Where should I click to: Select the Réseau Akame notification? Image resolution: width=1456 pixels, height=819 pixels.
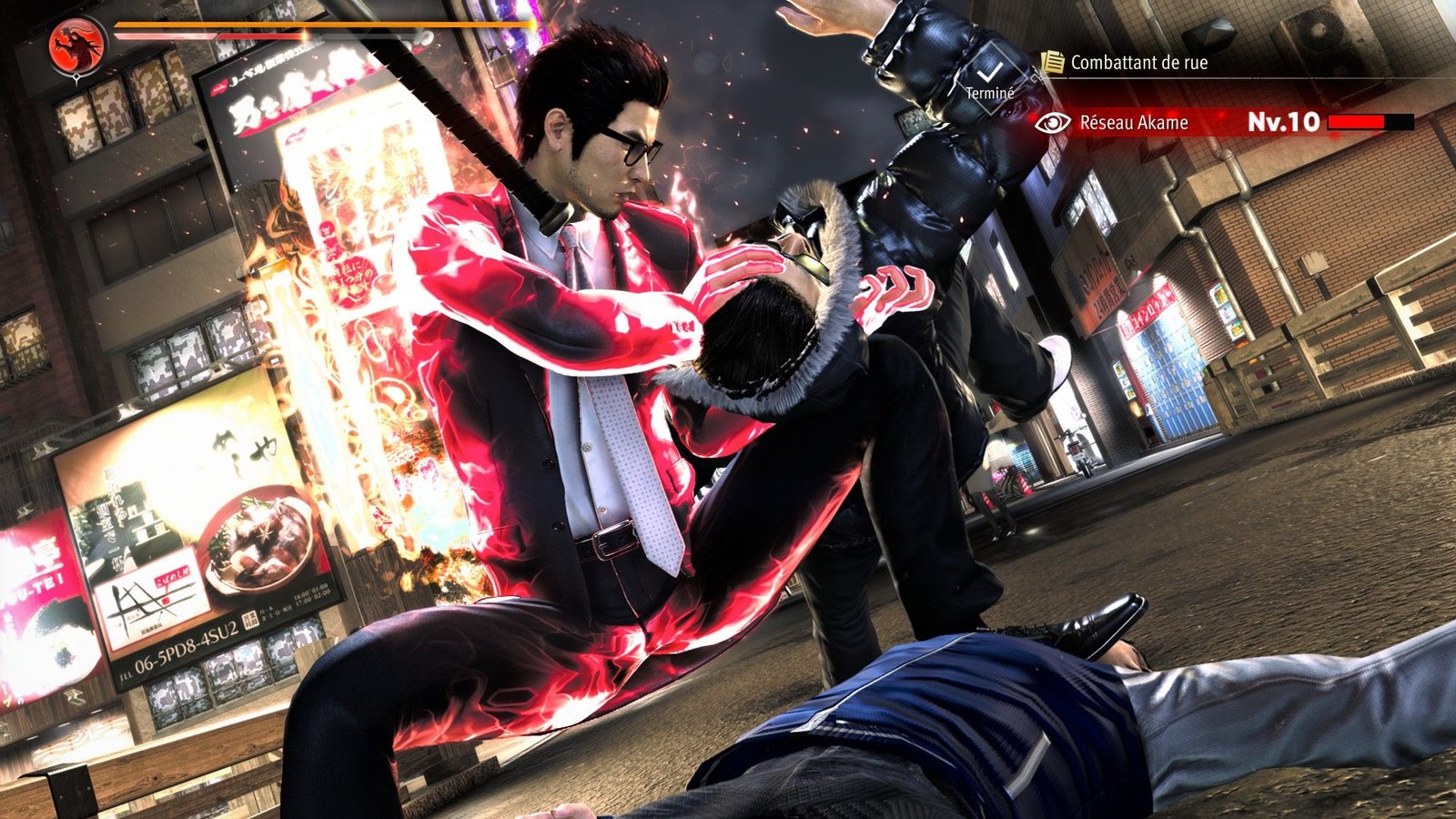tap(1134, 123)
